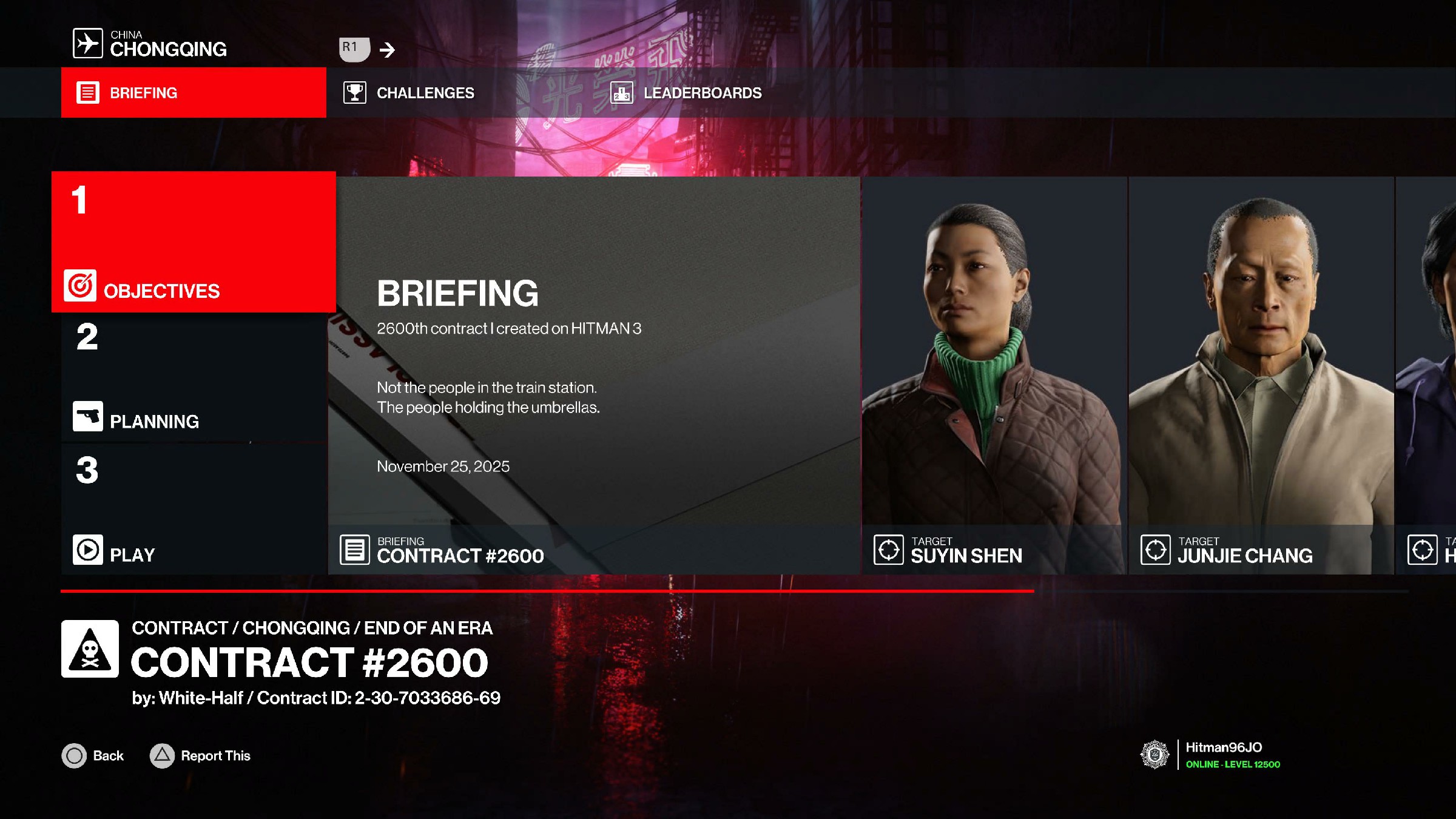Start the contract with Play

coord(194,510)
